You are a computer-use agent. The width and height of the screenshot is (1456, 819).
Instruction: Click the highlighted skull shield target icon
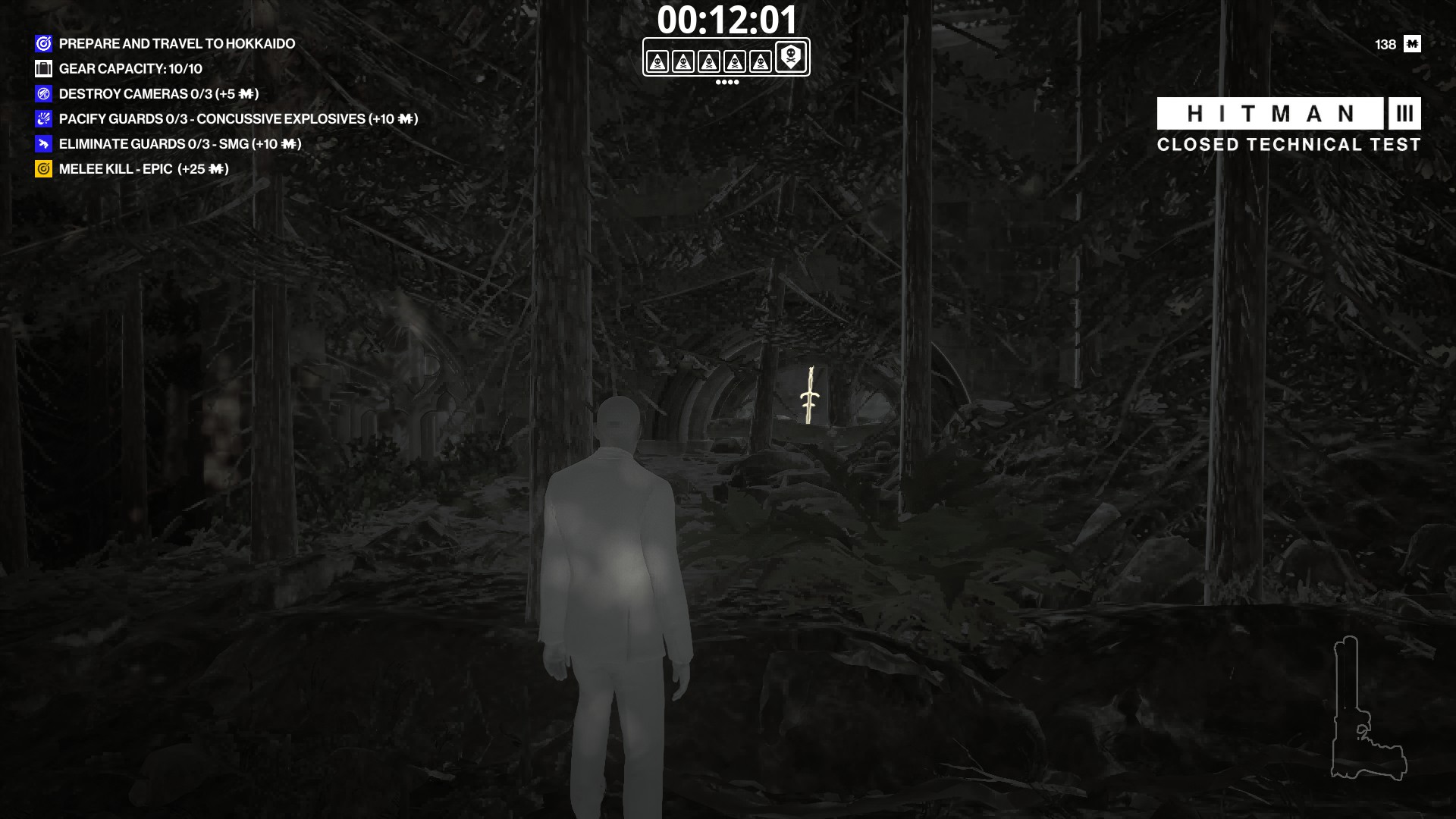click(x=790, y=57)
